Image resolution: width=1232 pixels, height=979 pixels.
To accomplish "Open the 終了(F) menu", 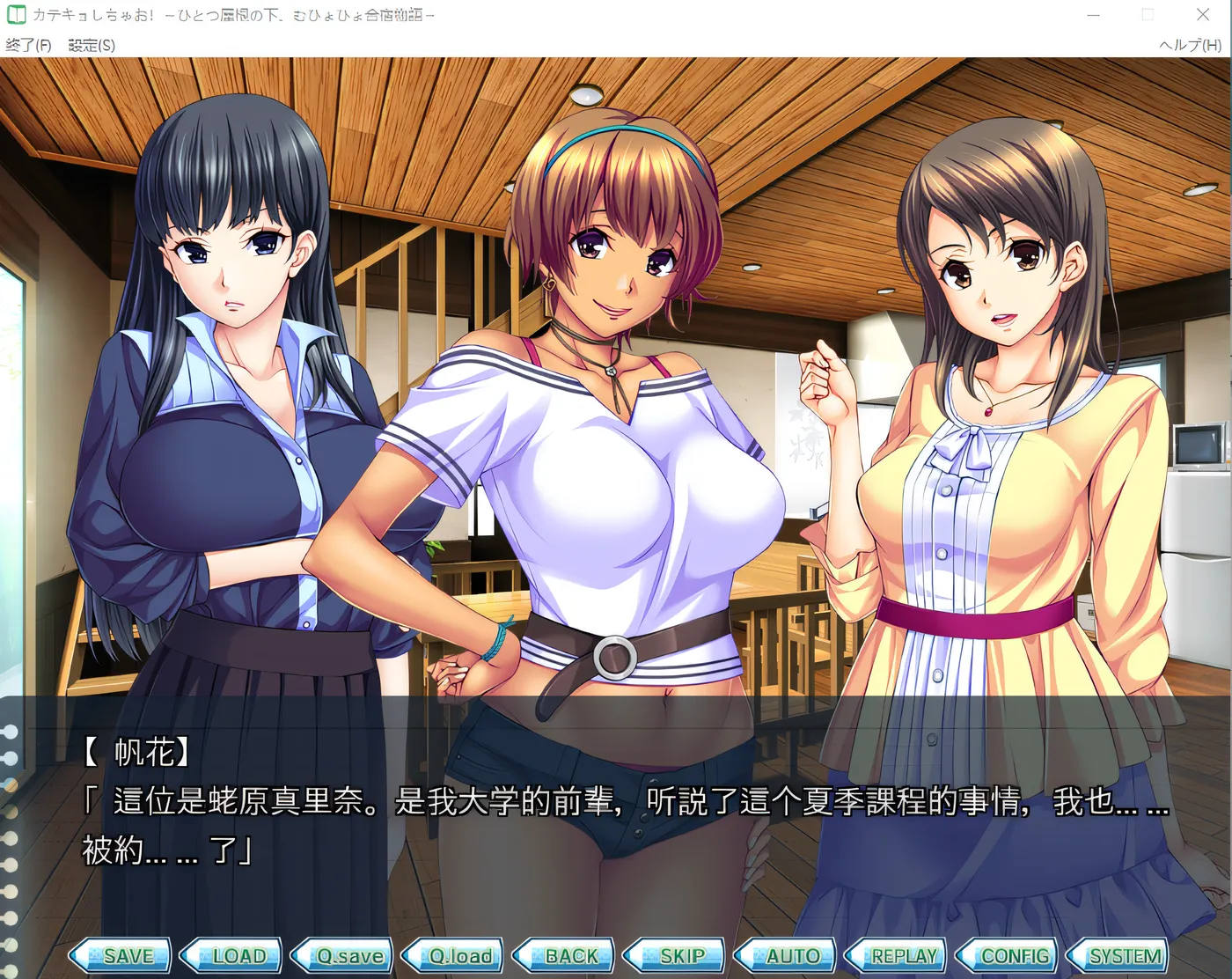I will click(x=28, y=45).
